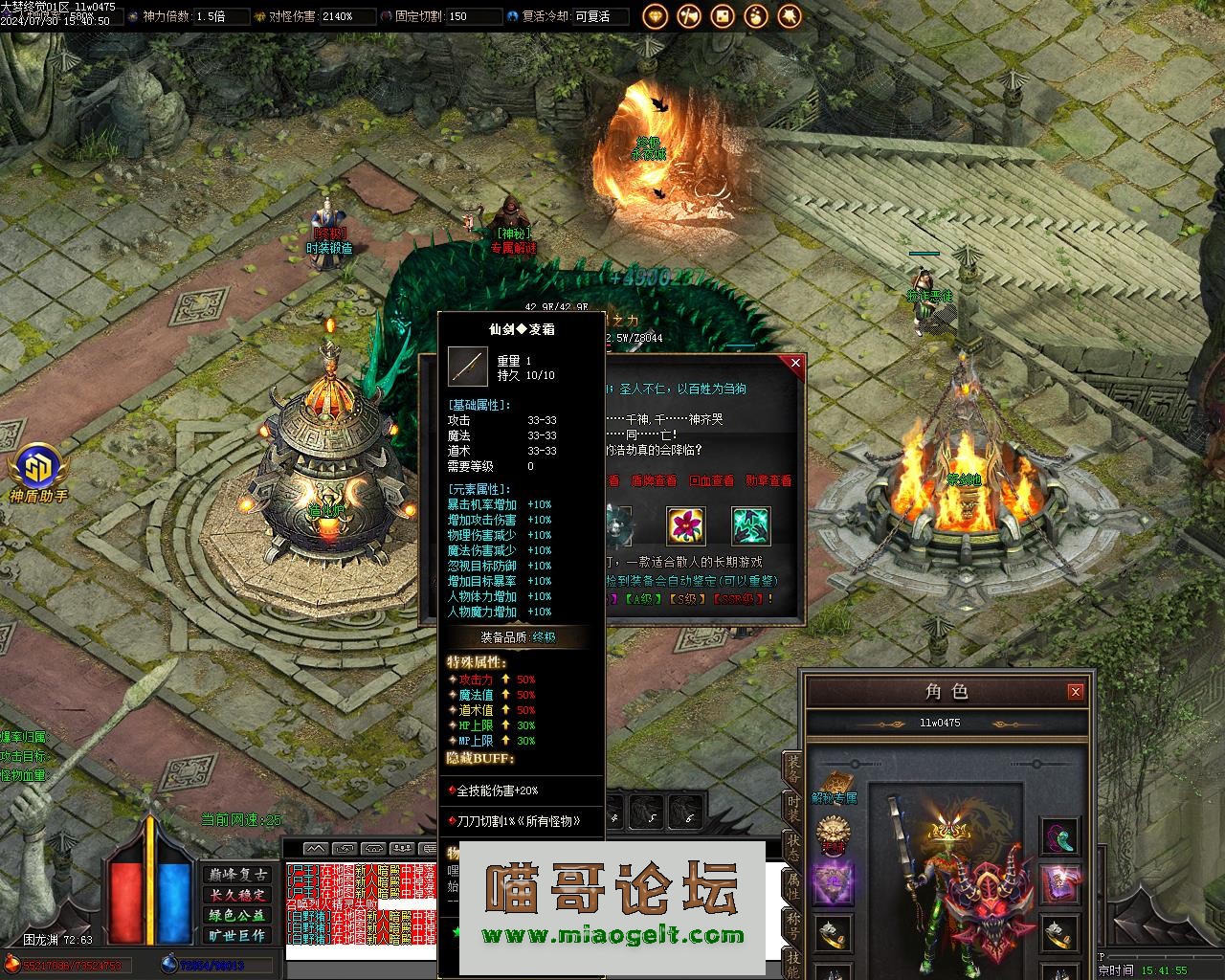The width and height of the screenshot is (1225, 980).
Task: Select the golden lion head equipment slot
Action: tap(834, 835)
